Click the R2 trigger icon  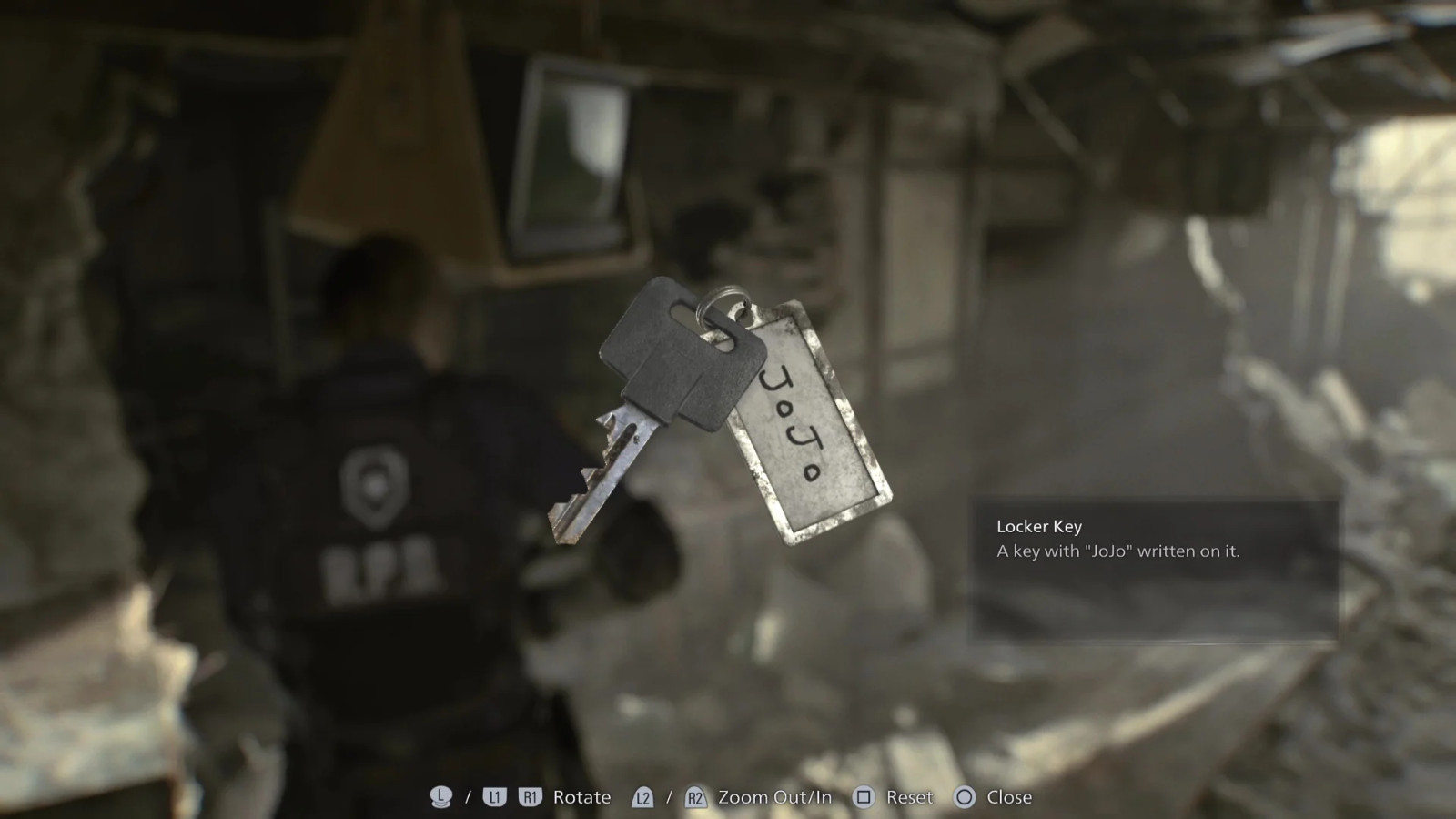[694, 798]
